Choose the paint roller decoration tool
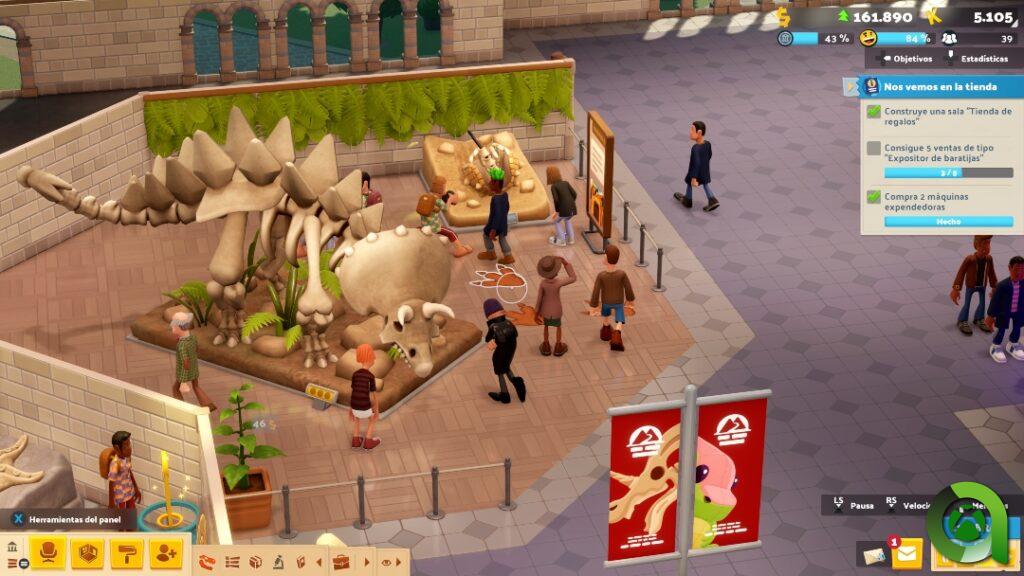Image resolution: width=1024 pixels, height=576 pixels. tap(127, 552)
